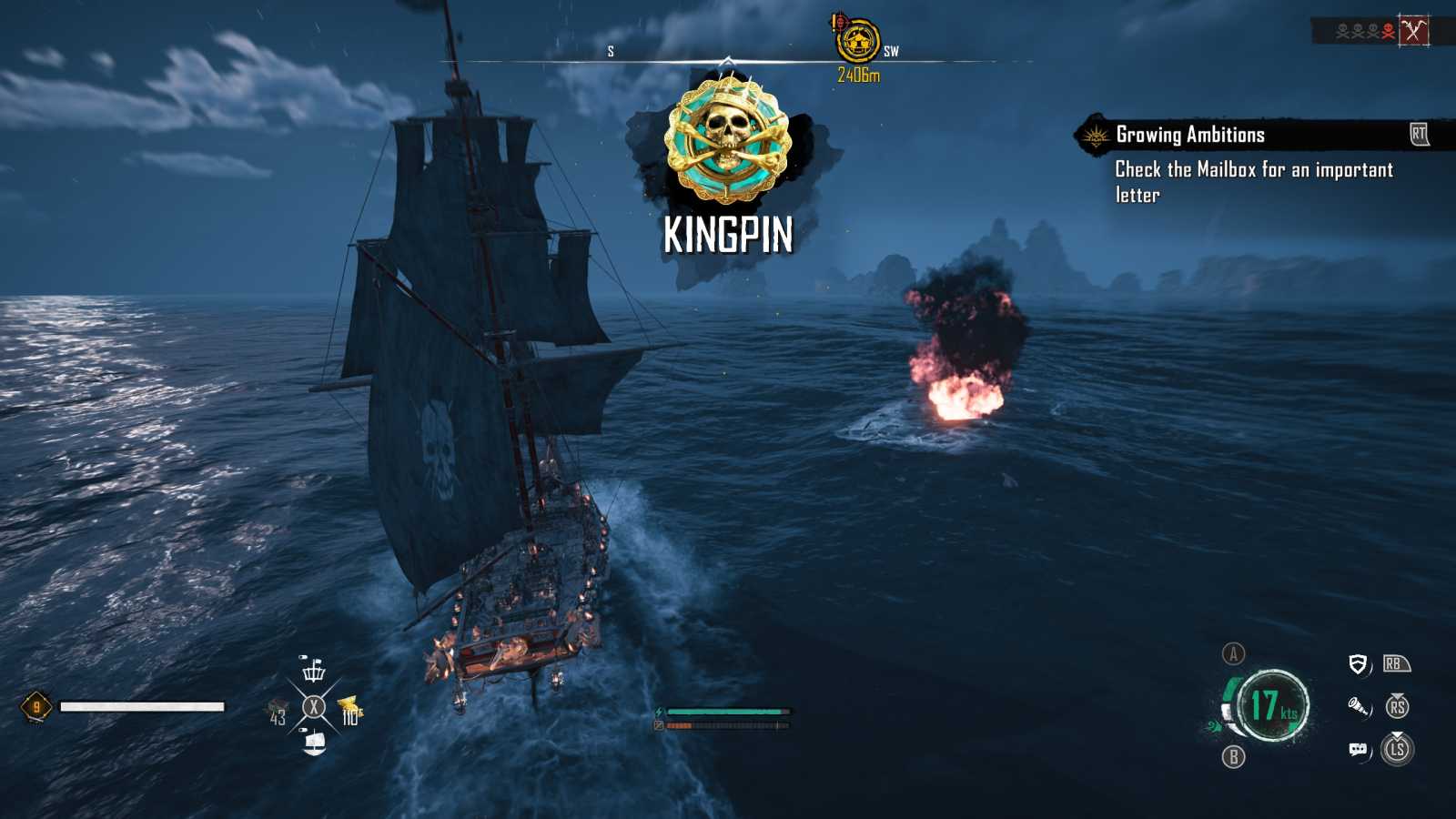Open the Growing Ambitions quest tracker
The width and height of the screenshot is (1456, 819).
pos(1190,135)
